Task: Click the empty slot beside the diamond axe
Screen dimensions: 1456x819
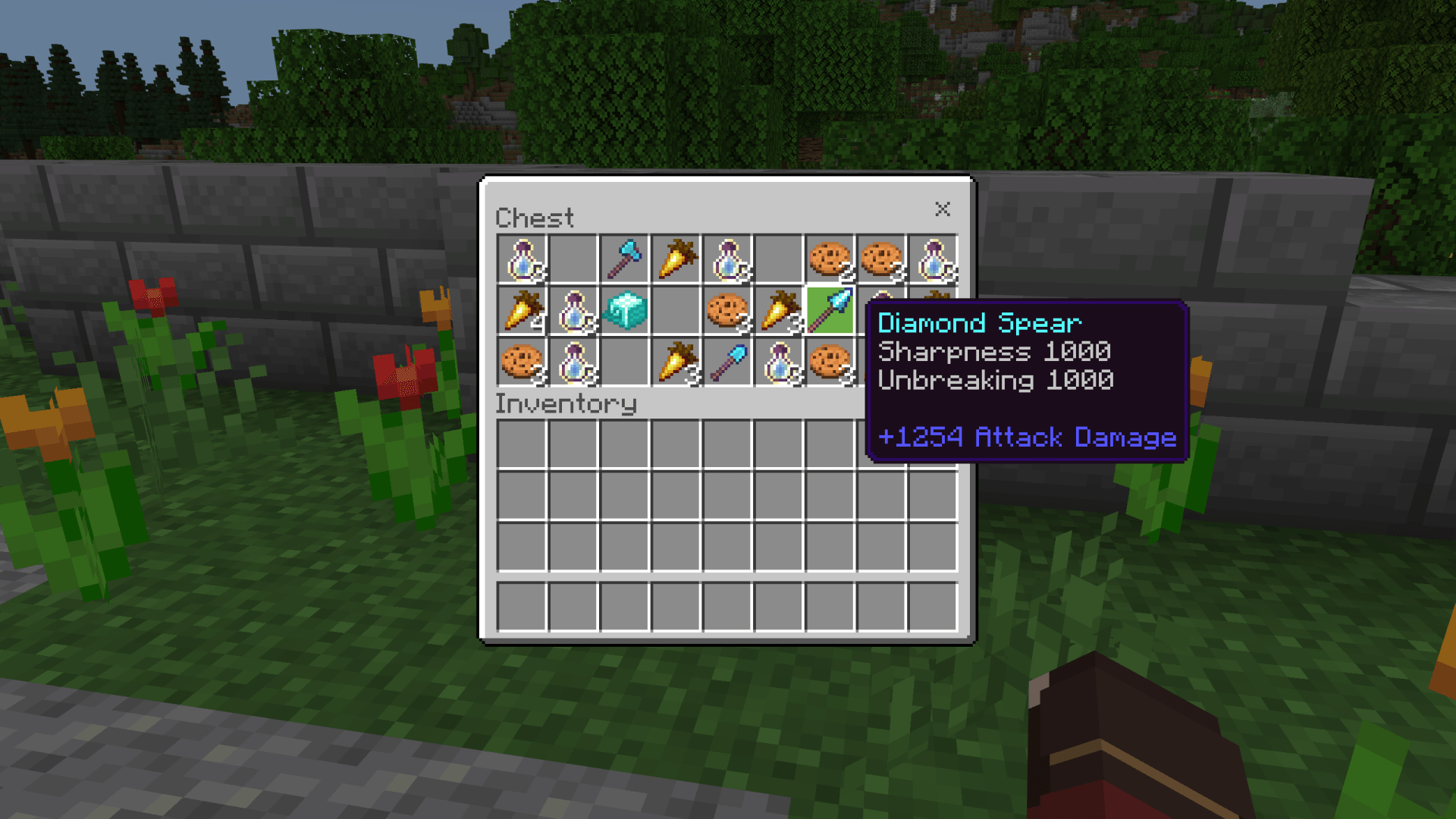Action: [573, 258]
